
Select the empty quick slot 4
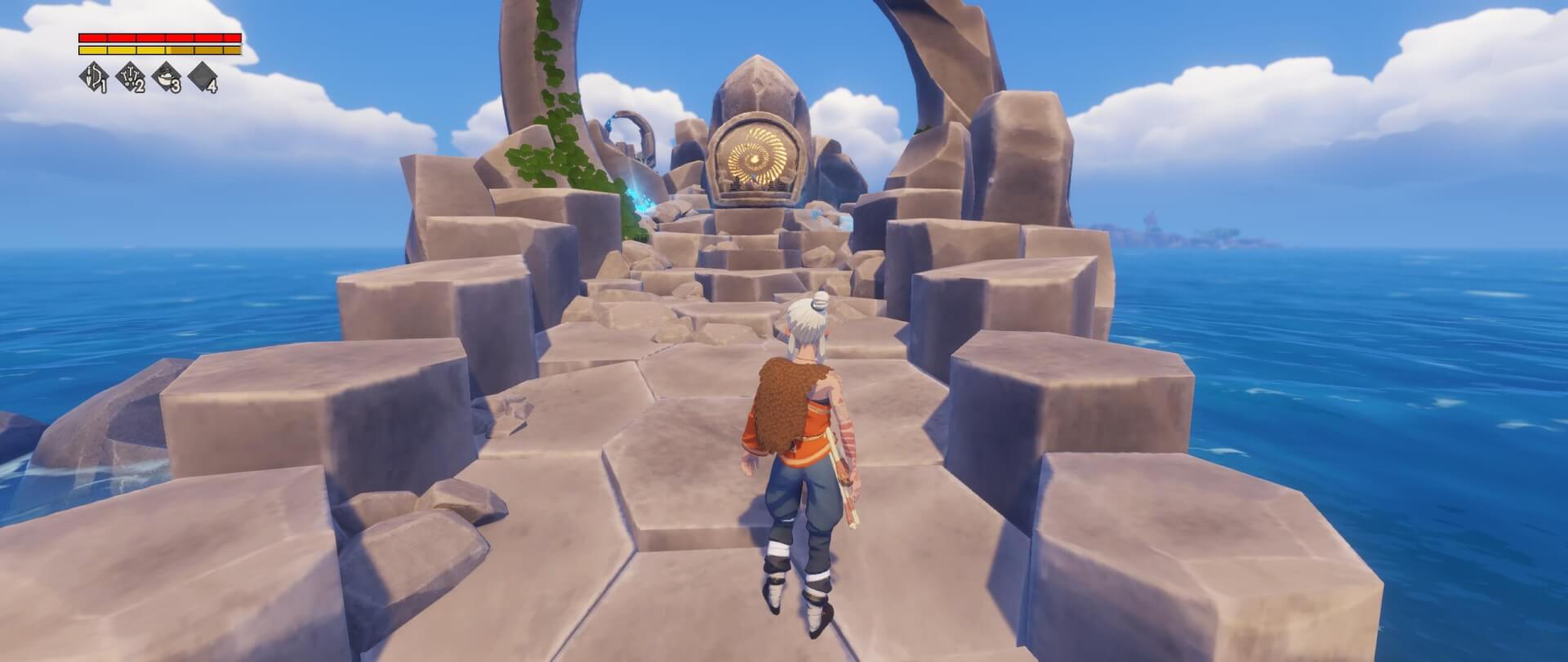[202, 75]
